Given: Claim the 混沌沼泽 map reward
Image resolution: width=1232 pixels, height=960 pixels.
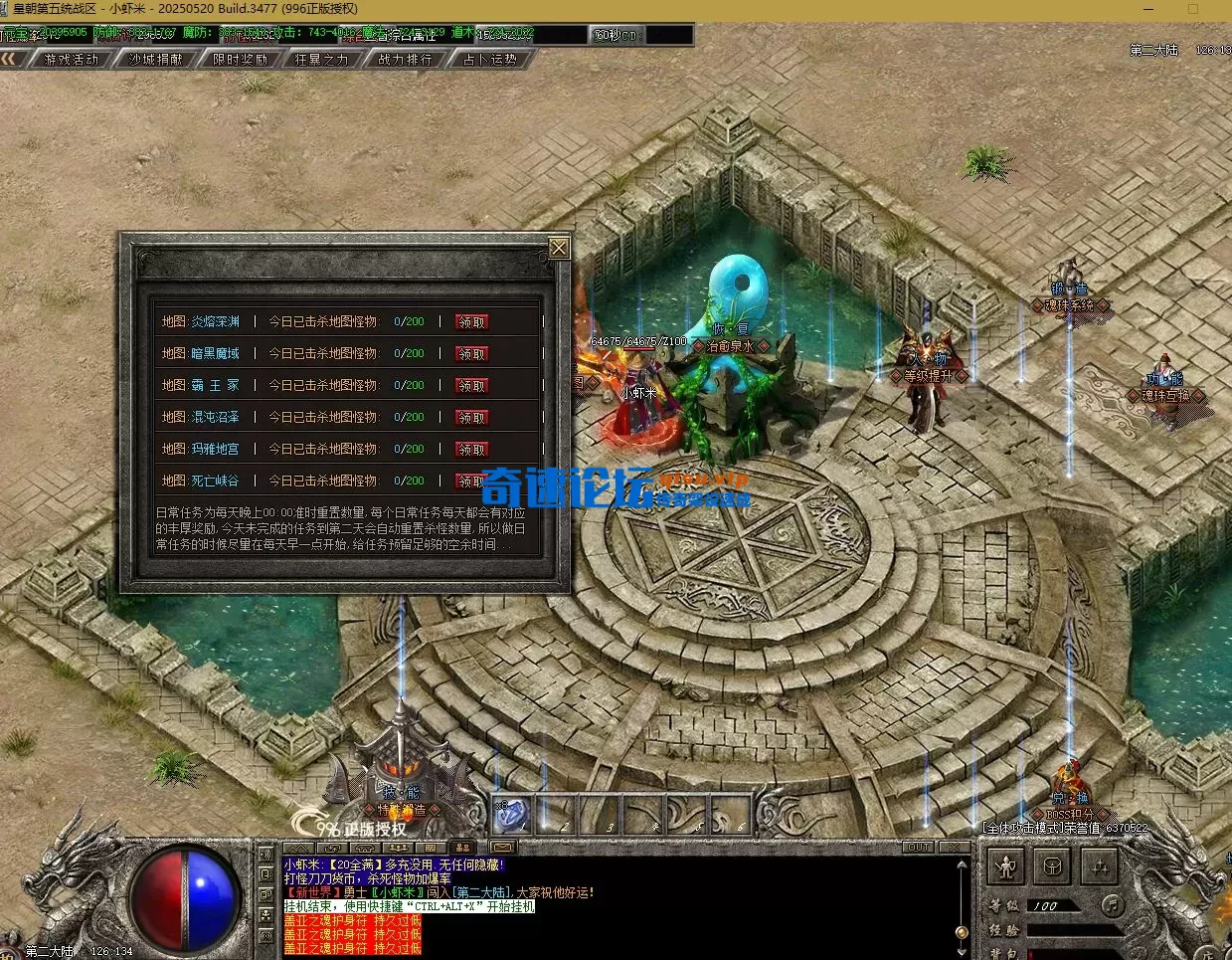Looking at the screenshot, I should 471,418.
